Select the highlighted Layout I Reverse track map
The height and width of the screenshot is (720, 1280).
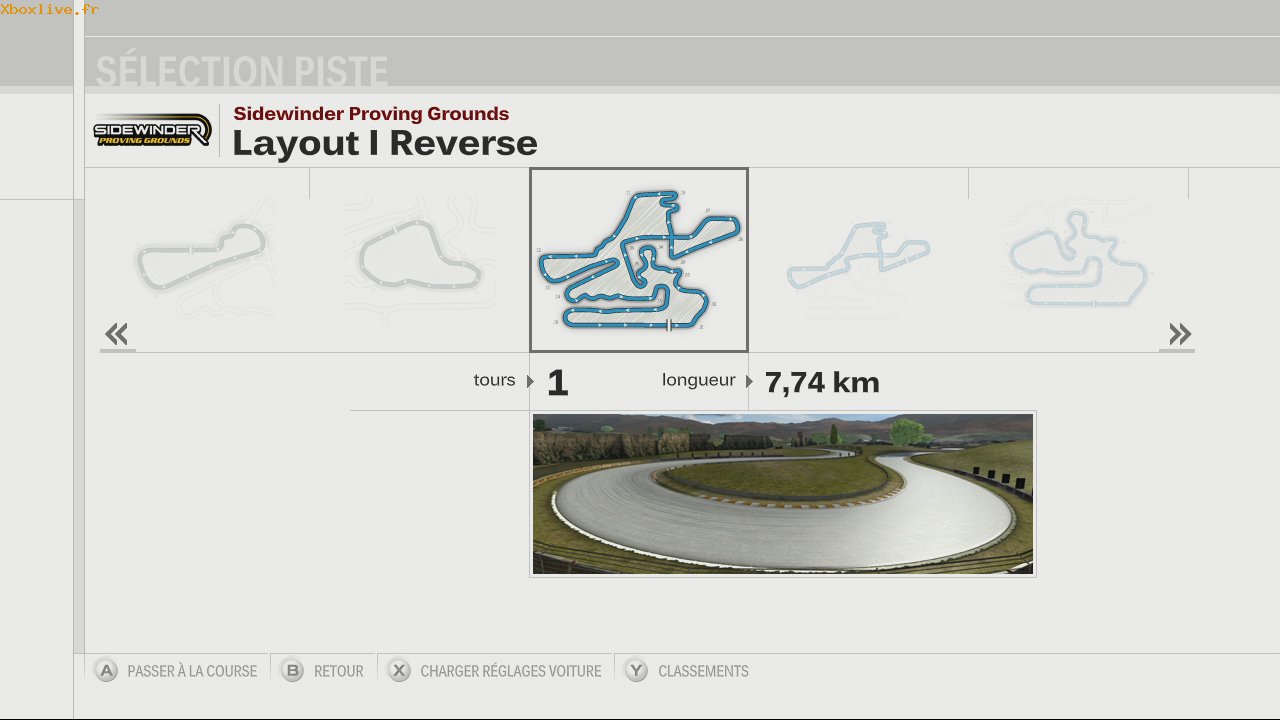[638, 260]
